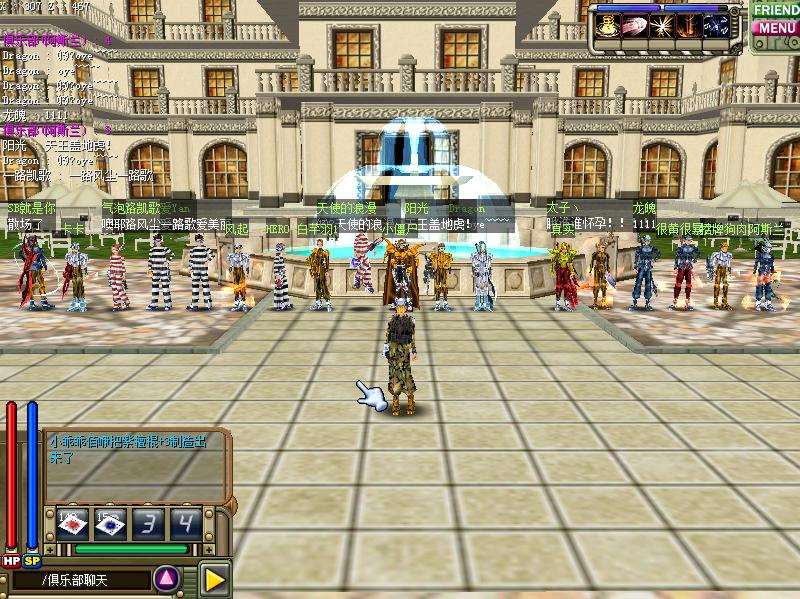
Task: Use the pink comet skill icon
Action: [x=635, y=26]
